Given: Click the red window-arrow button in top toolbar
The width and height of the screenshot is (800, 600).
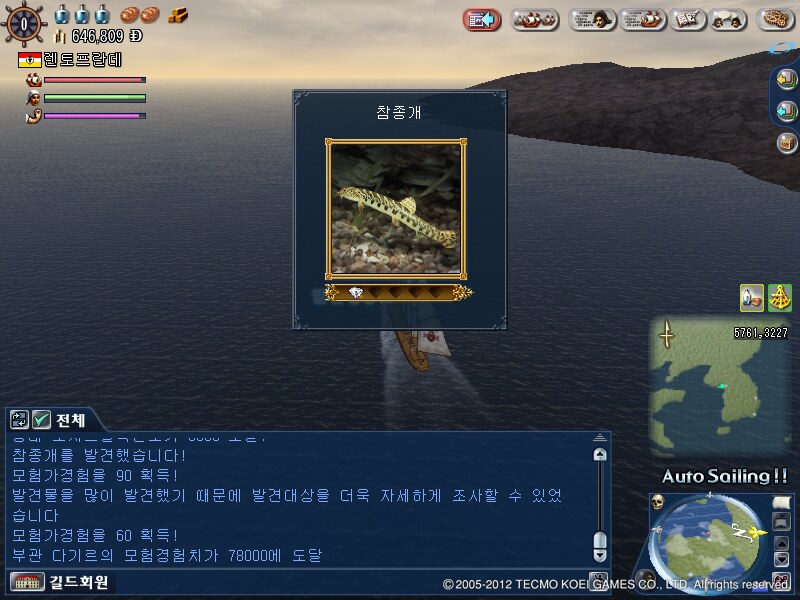Looking at the screenshot, I should [482, 19].
